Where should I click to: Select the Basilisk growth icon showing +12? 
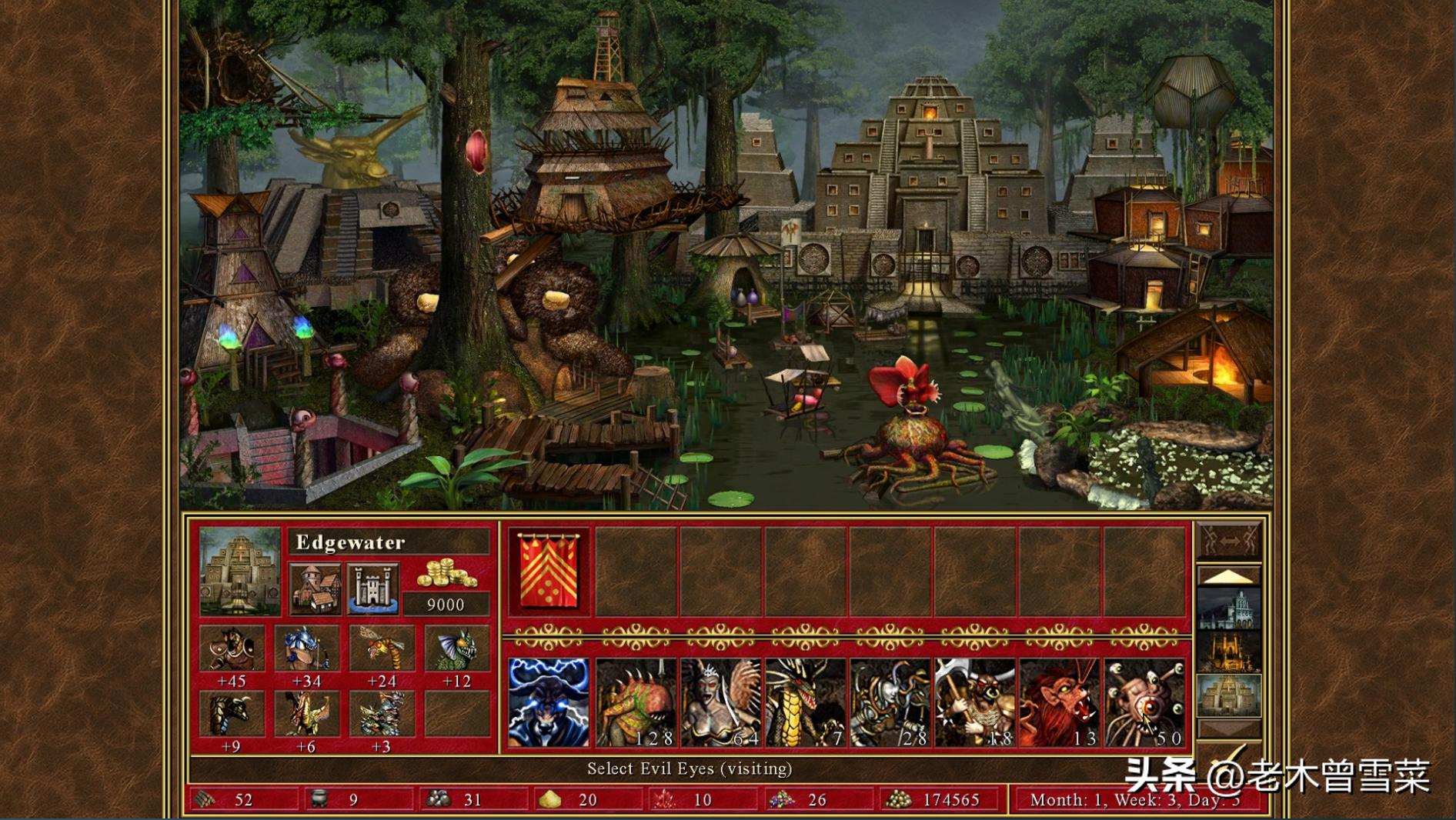(x=457, y=648)
